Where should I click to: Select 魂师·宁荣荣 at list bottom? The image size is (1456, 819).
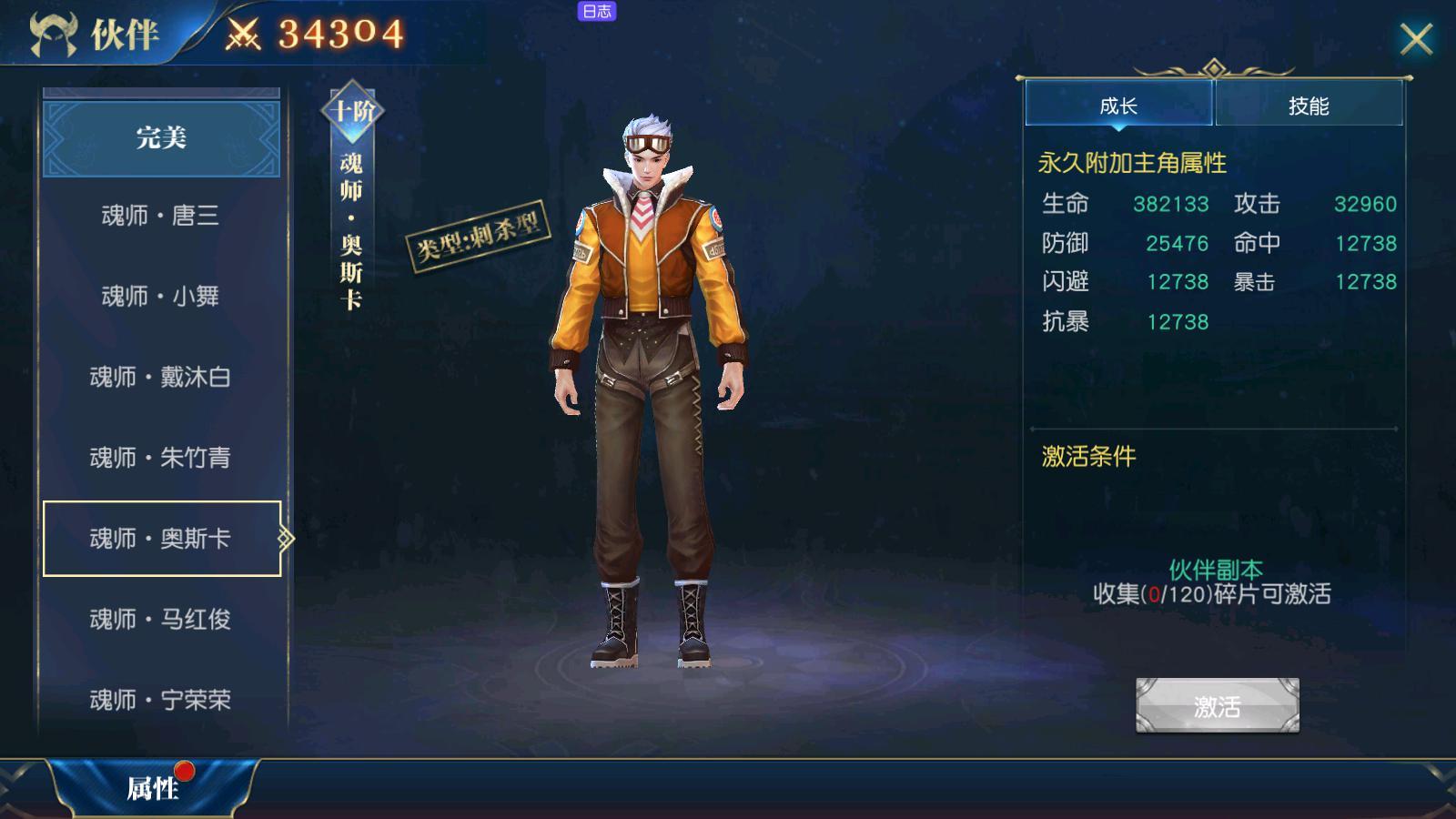[161, 701]
